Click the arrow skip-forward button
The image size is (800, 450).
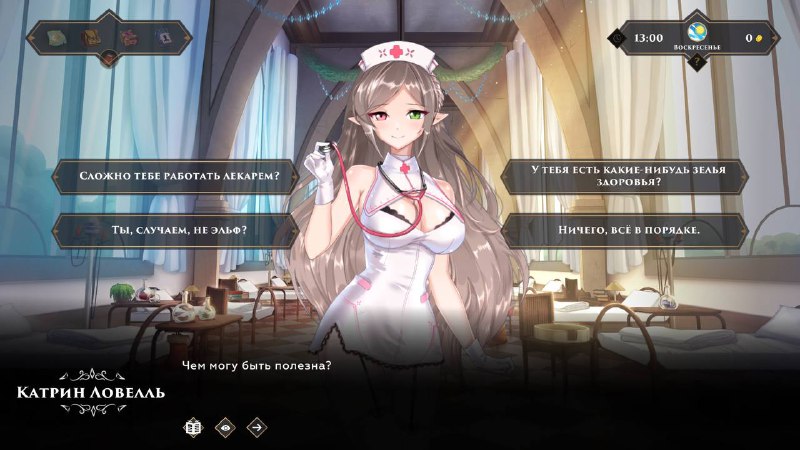[257, 427]
